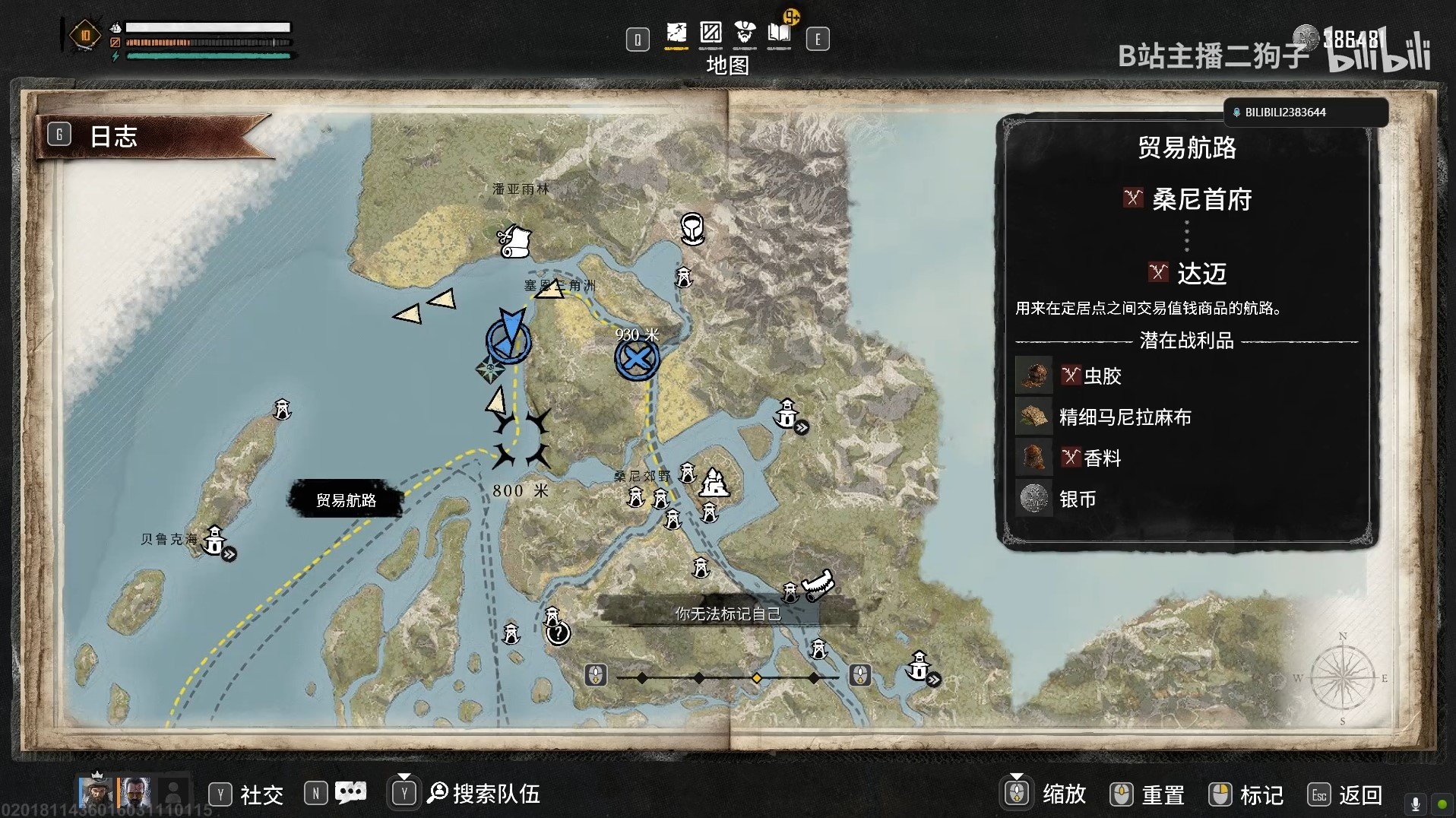Image resolution: width=1456 pixels, height=818 pixels.
Task: Select the blue X destination marker on the map
Action: tap(637, 359)
